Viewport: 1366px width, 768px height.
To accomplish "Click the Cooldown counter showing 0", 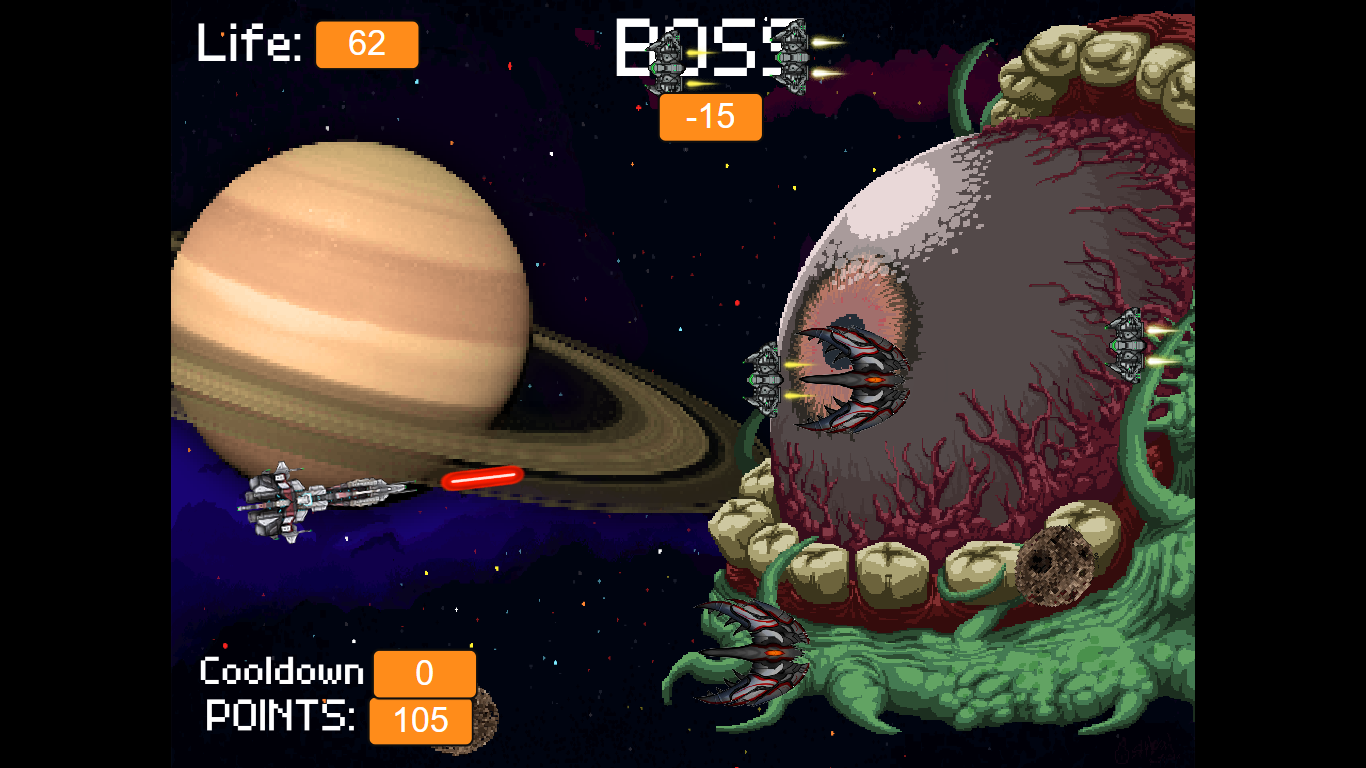I will pyautogui.click(x=424, y=674).
